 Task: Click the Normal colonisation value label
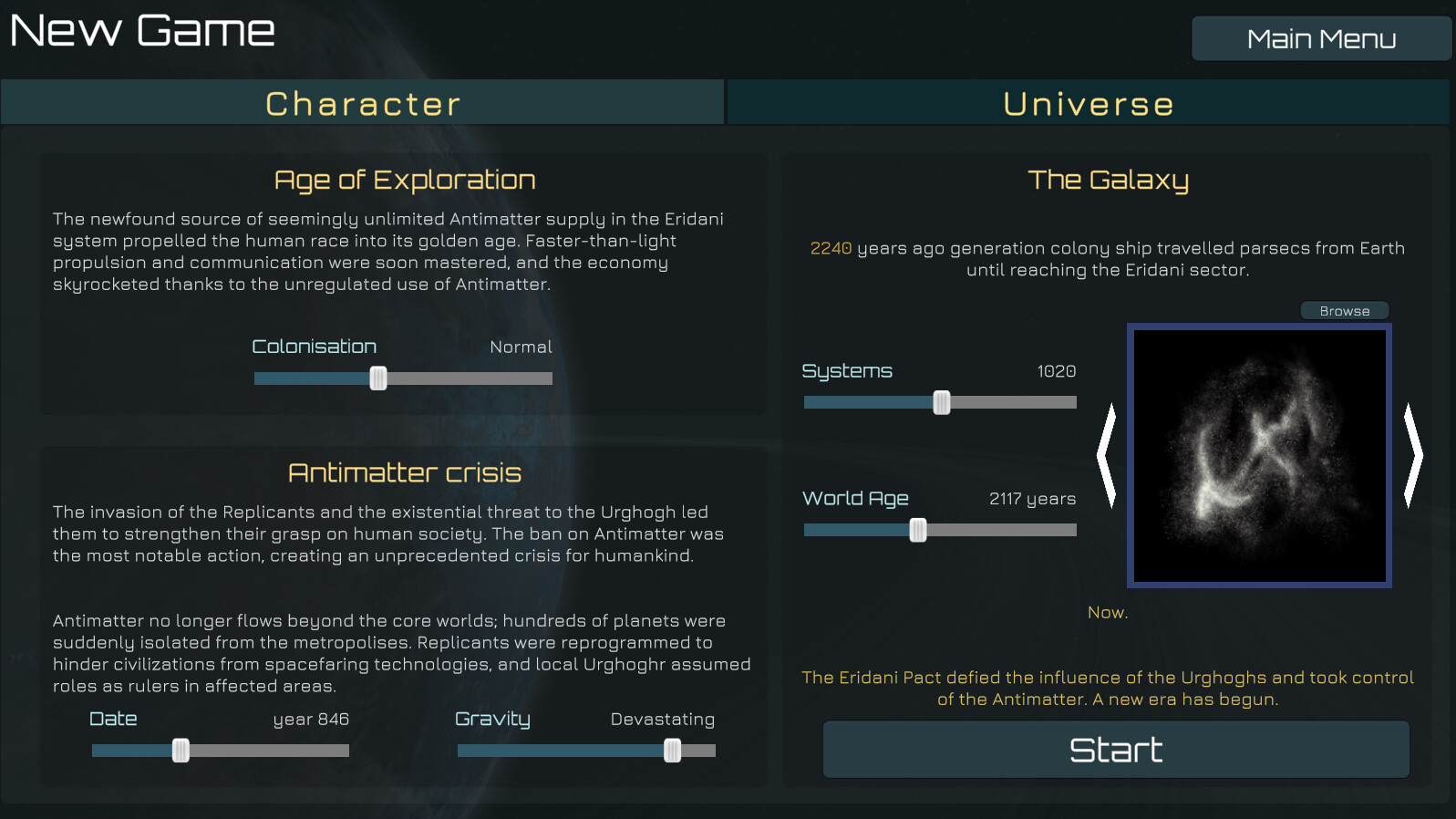[x=521, y=347]
